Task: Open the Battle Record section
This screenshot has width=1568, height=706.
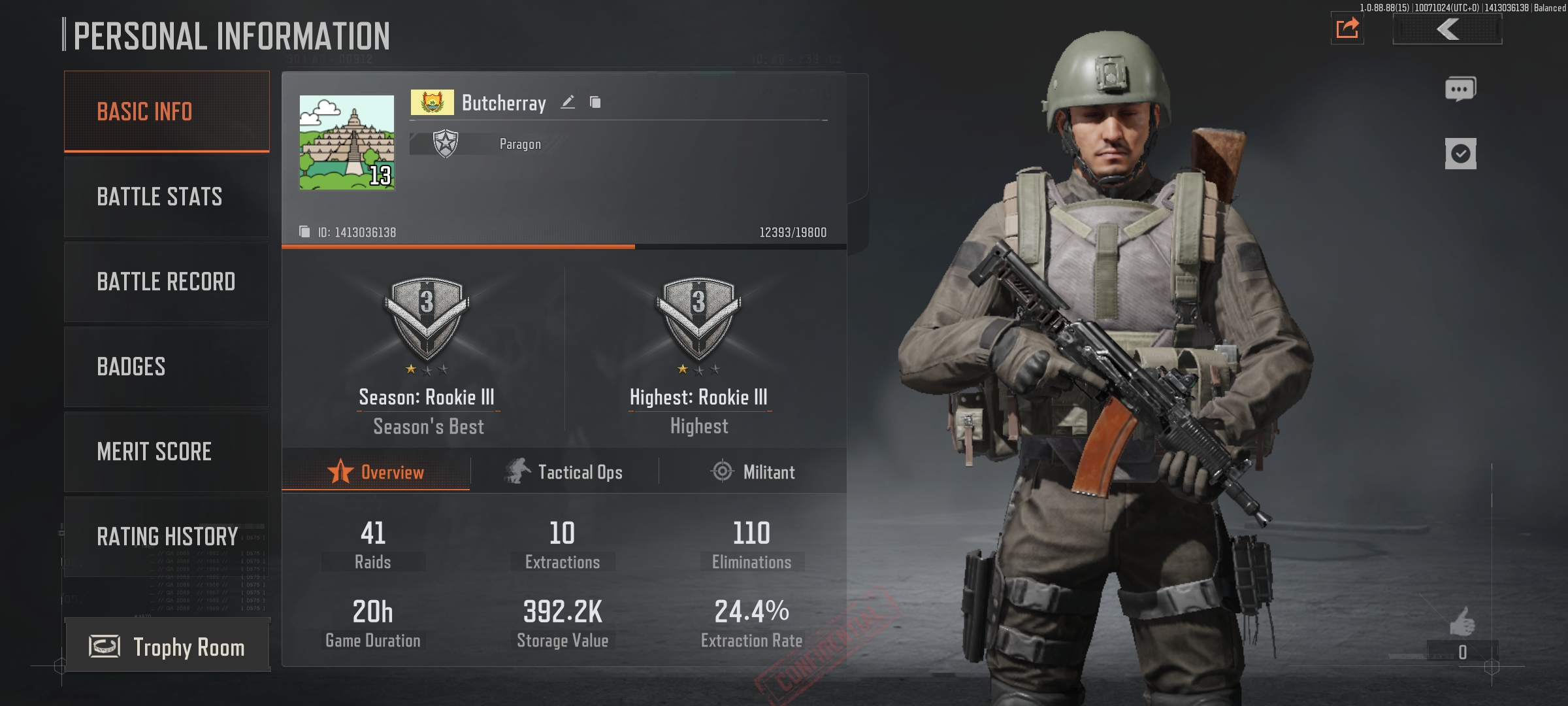Action: click(167, 282)
